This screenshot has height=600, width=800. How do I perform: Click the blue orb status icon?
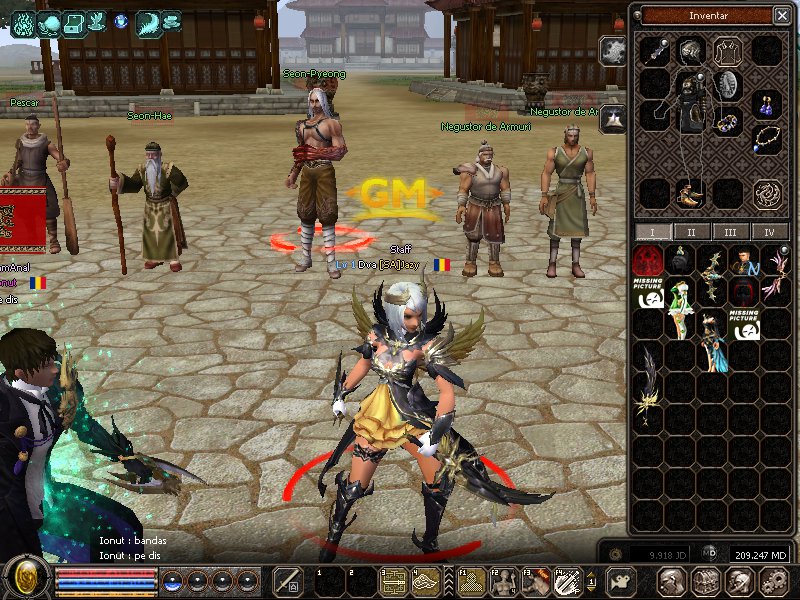[121, 20]
